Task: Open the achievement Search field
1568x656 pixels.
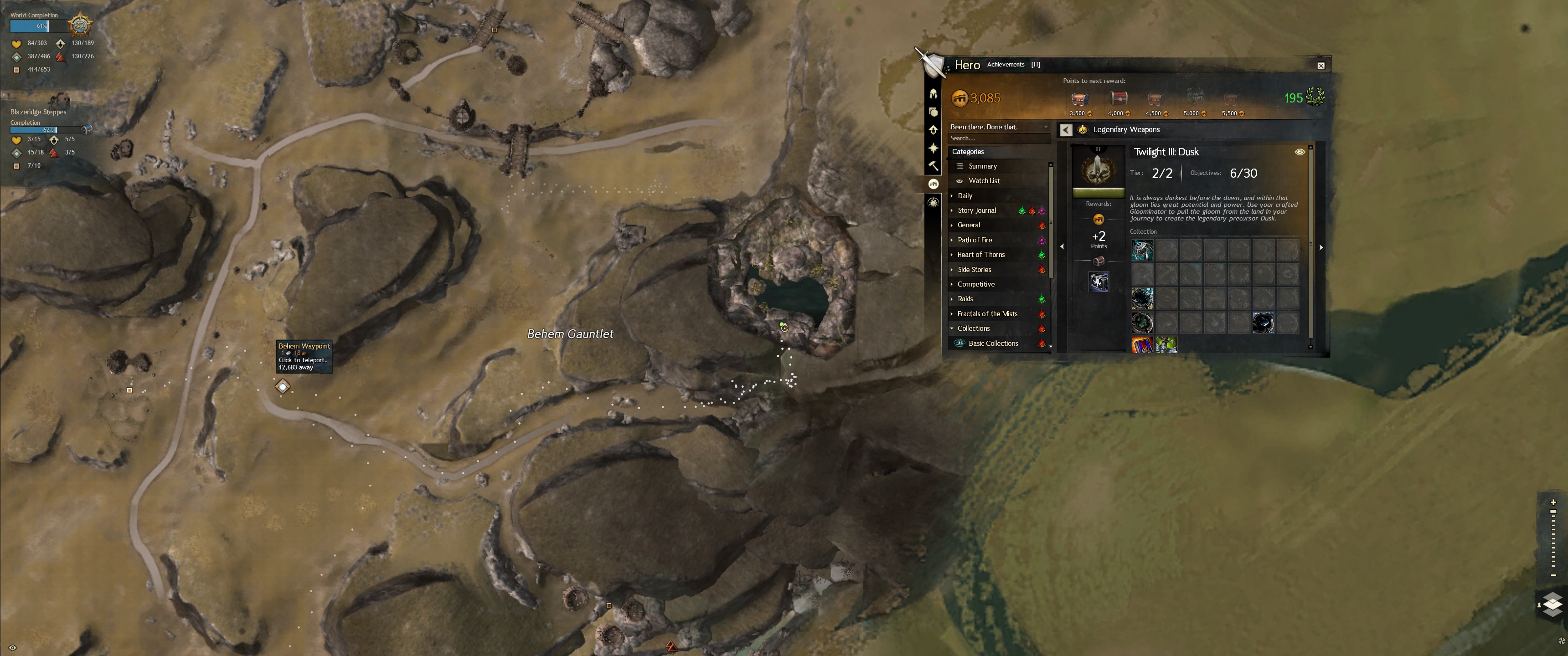Action: pos(998,139)
